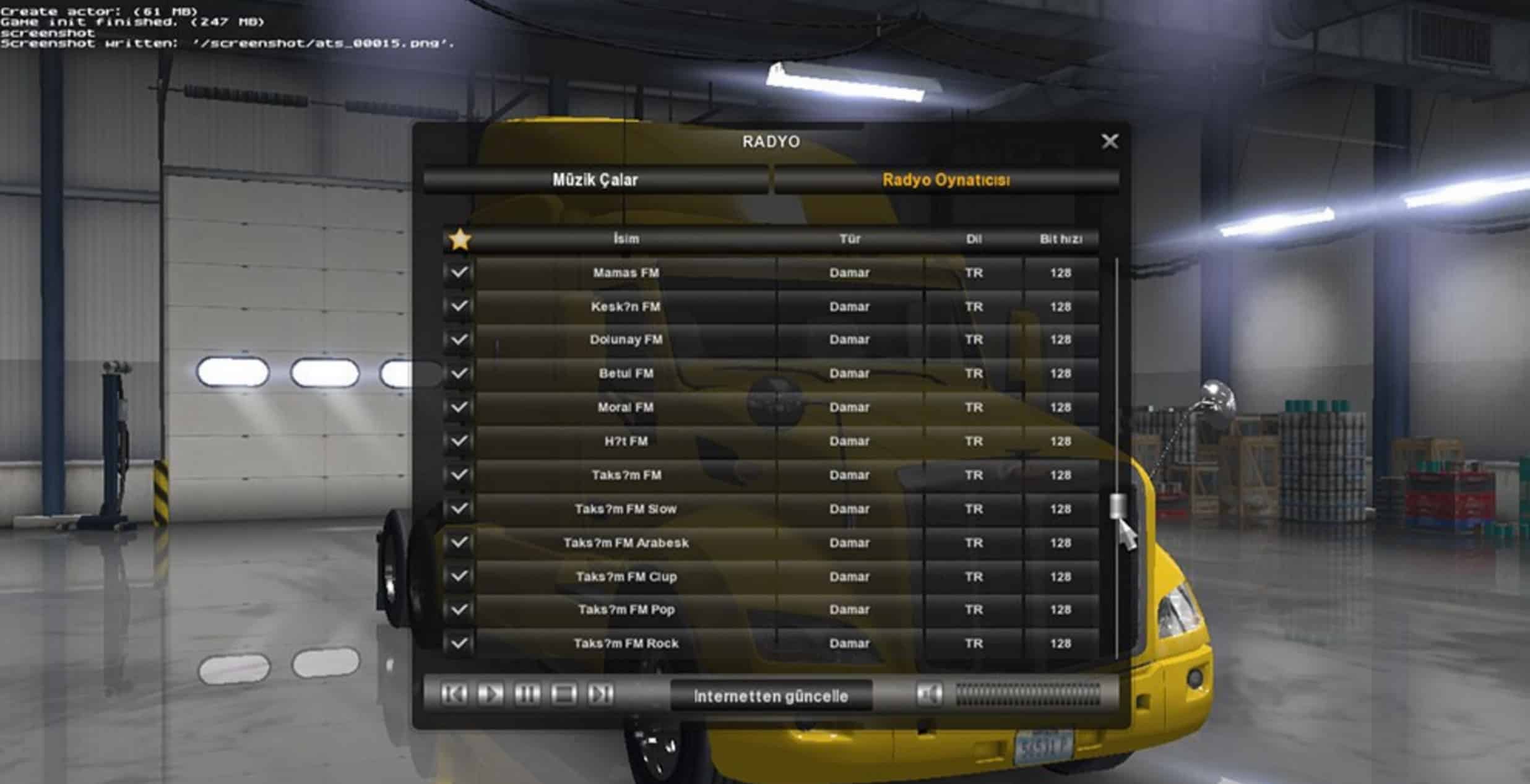Screen dimensions: 1530x784
Task: Go back to the previous station
Action: tap(454, 694)
